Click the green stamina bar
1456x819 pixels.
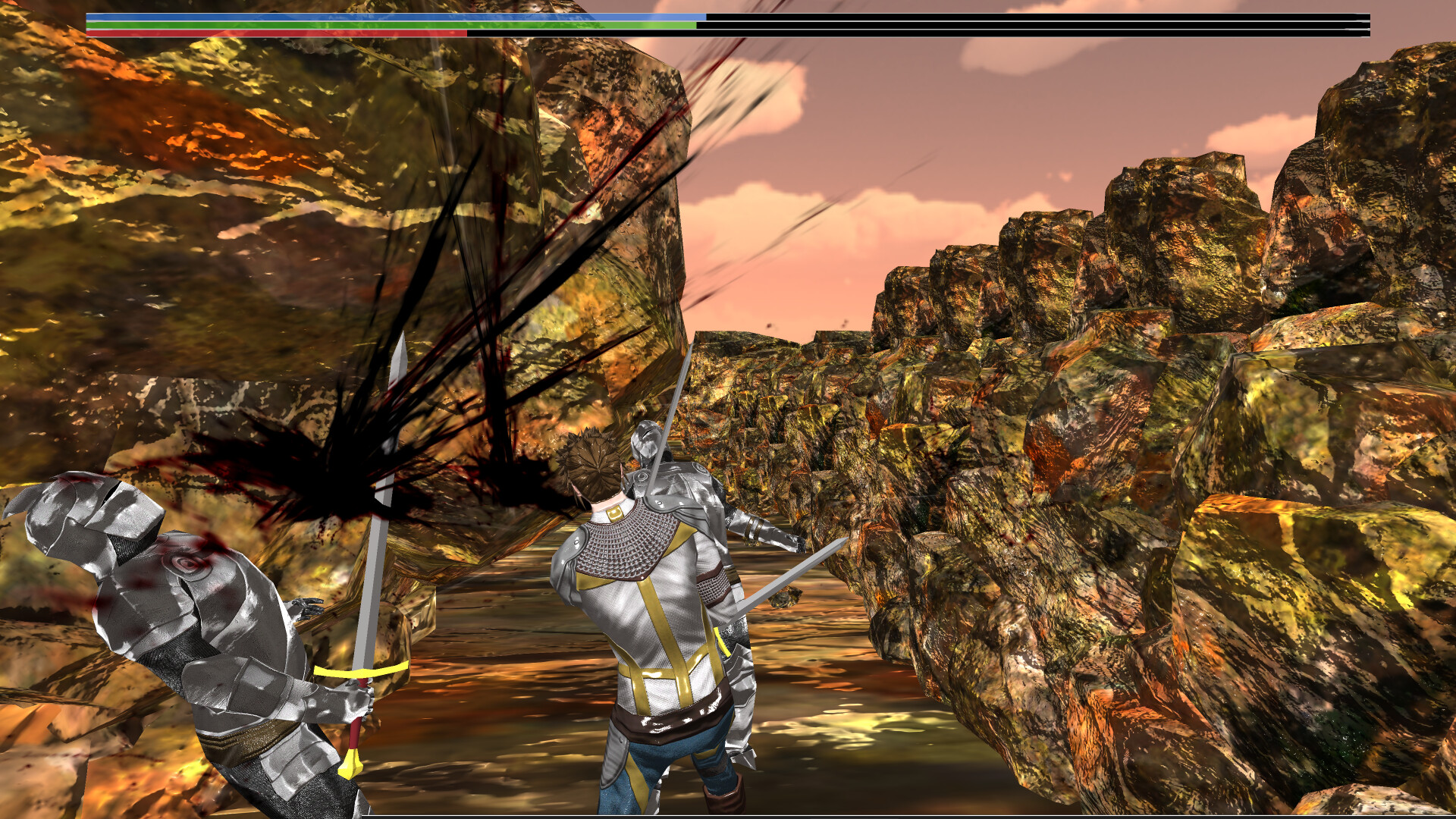[379, 25]
